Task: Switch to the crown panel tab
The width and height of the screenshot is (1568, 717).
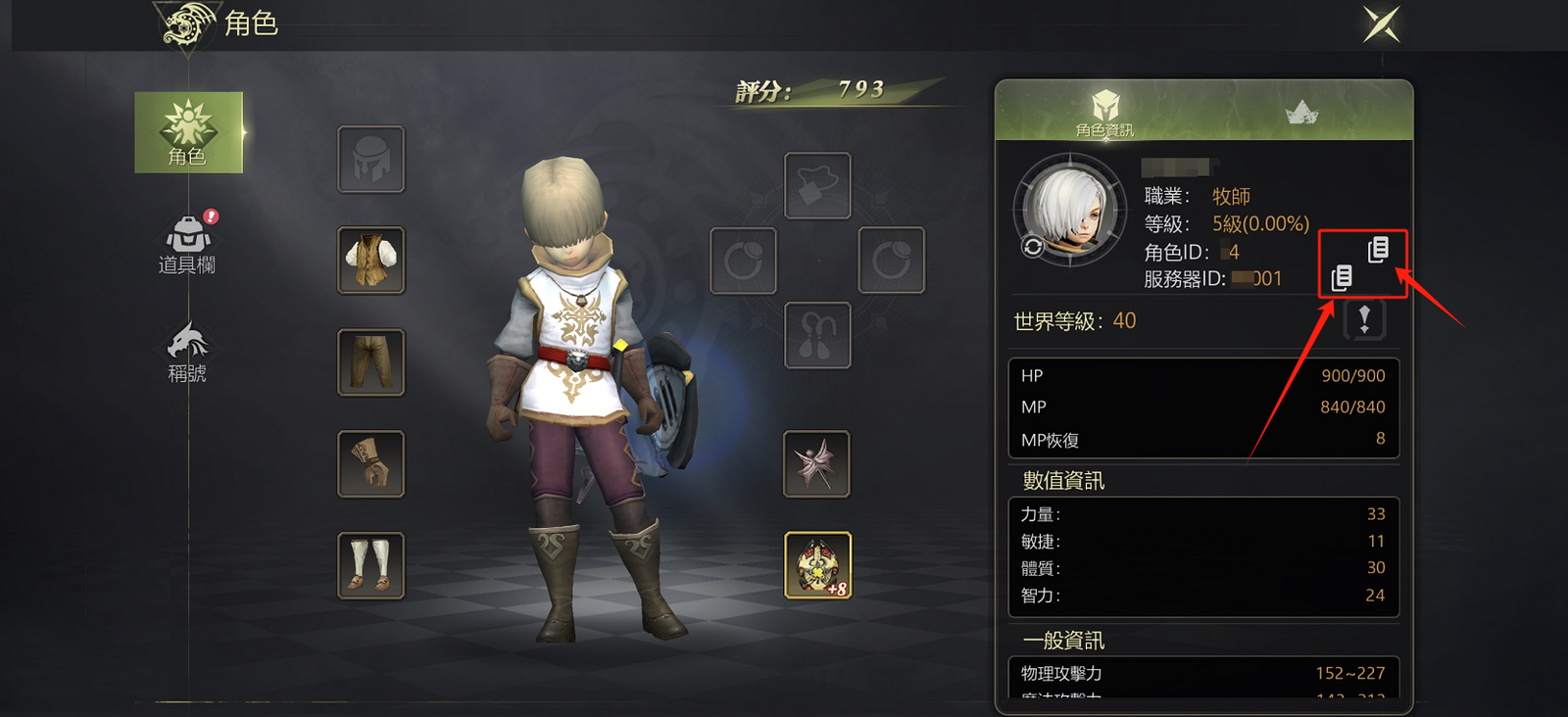Action: tap(1301, 114)
